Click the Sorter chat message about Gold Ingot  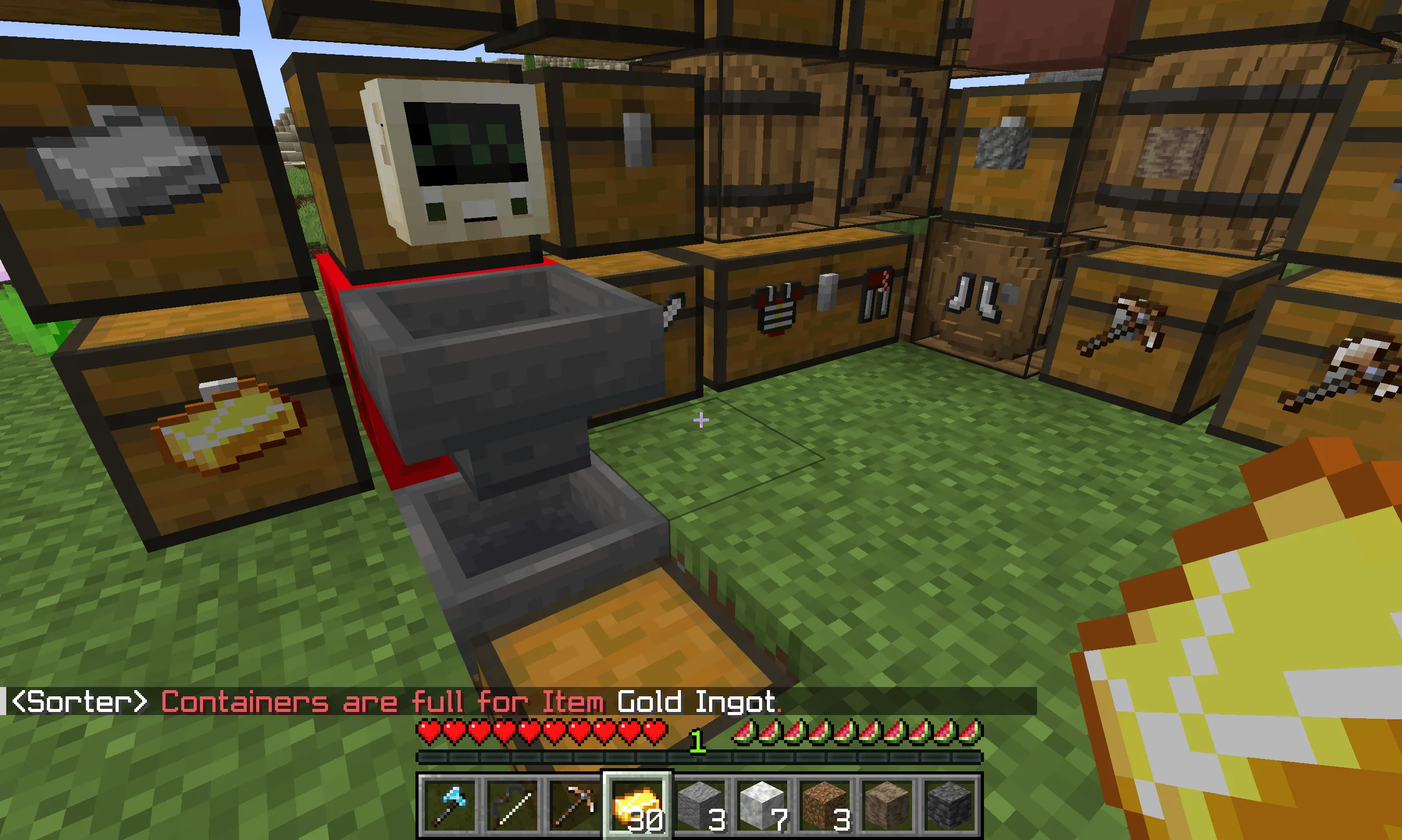pyautogui.click(x=396, y=702)
